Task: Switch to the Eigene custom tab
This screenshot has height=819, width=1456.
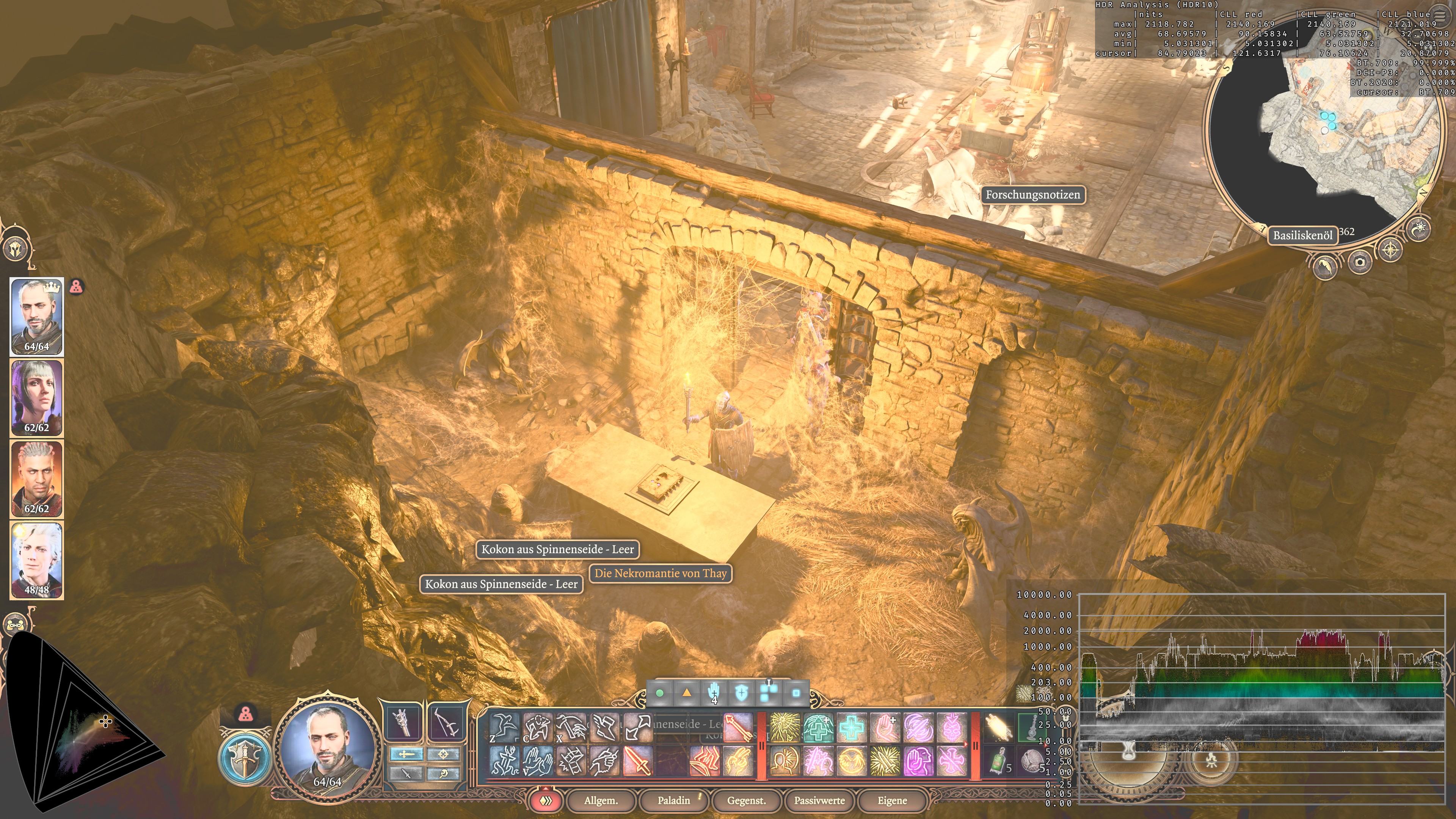Action: [892, 800]
